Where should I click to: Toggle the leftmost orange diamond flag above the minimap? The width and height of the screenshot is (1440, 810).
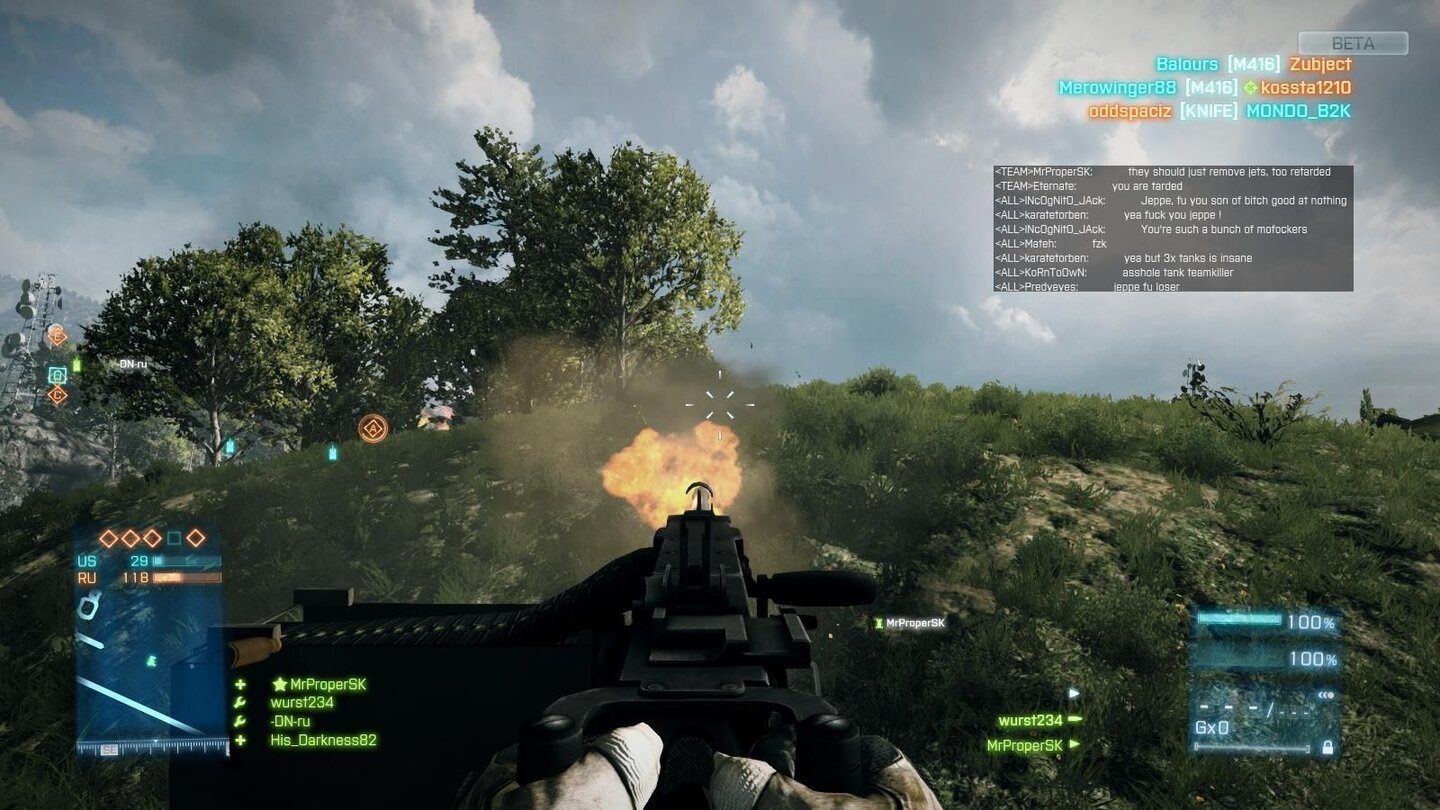click(107, 538)
